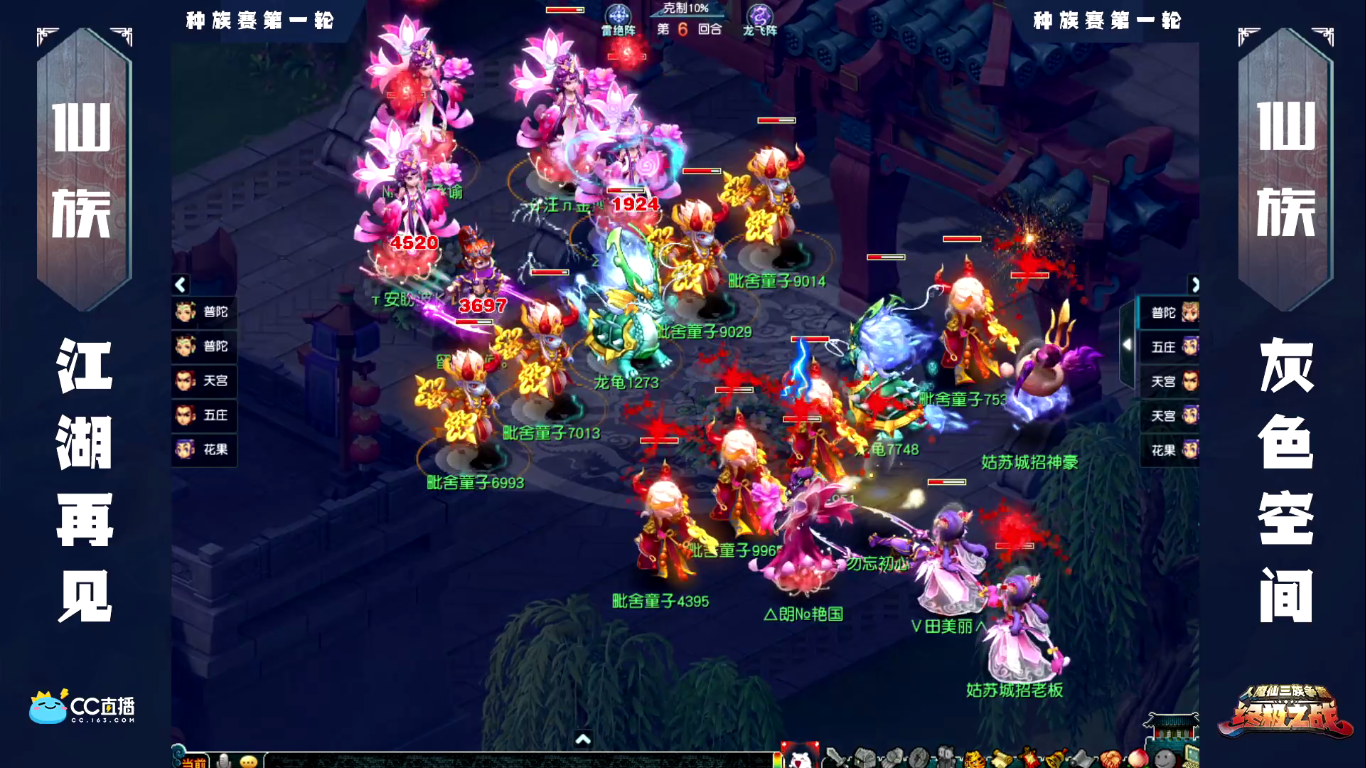Select teammate 花果 in the left party list
The width and height of the screenshot is (1366, 768).
point(203,449)
